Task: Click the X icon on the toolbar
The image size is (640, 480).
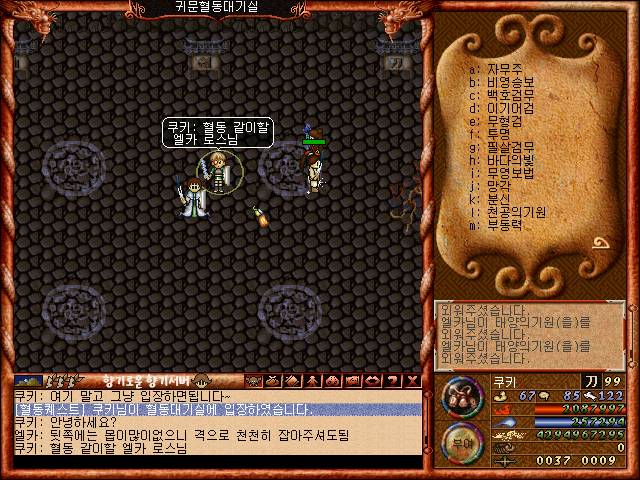Action: pos(413,381)
